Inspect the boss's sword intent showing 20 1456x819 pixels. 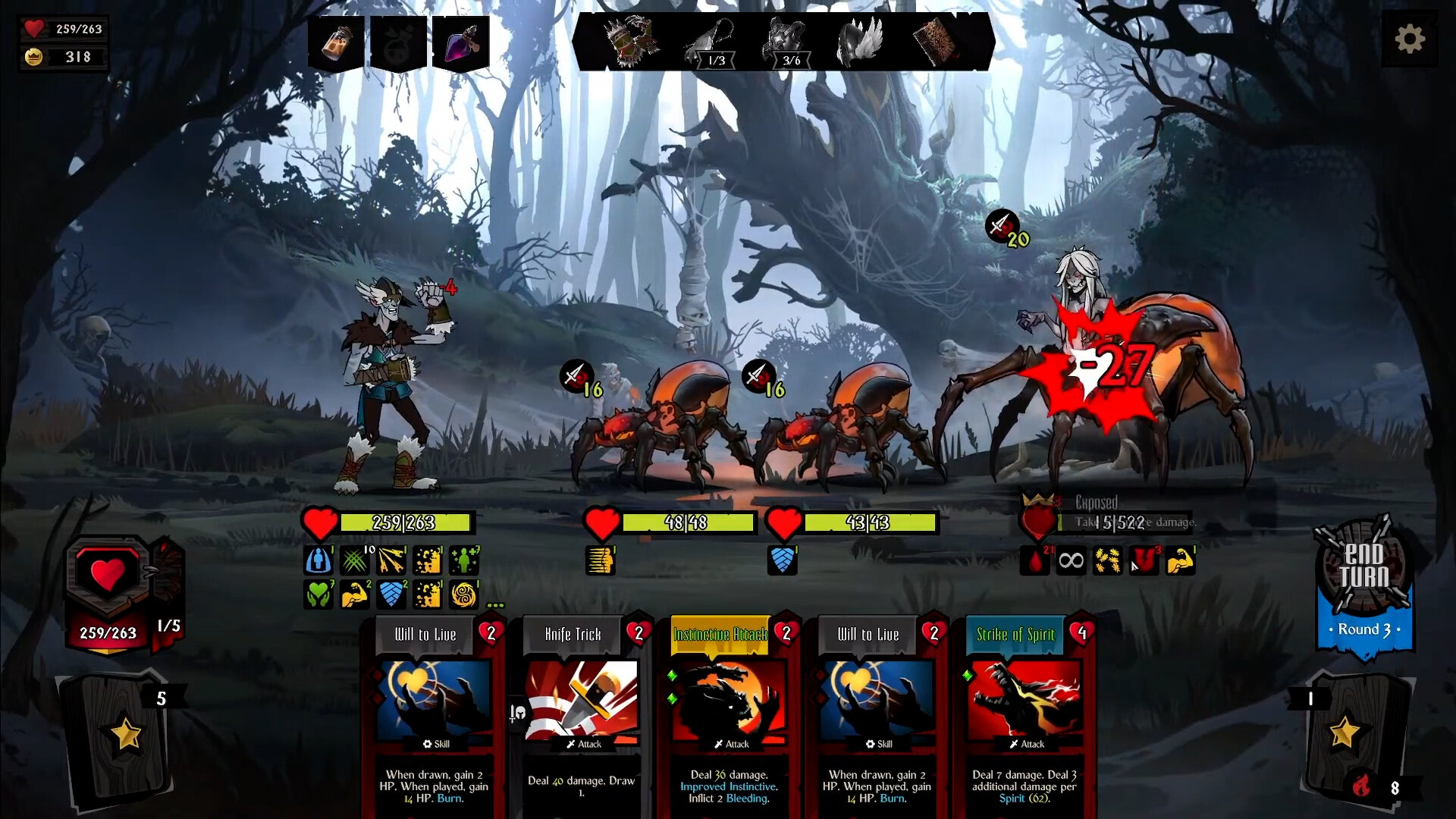(1003, 226)
